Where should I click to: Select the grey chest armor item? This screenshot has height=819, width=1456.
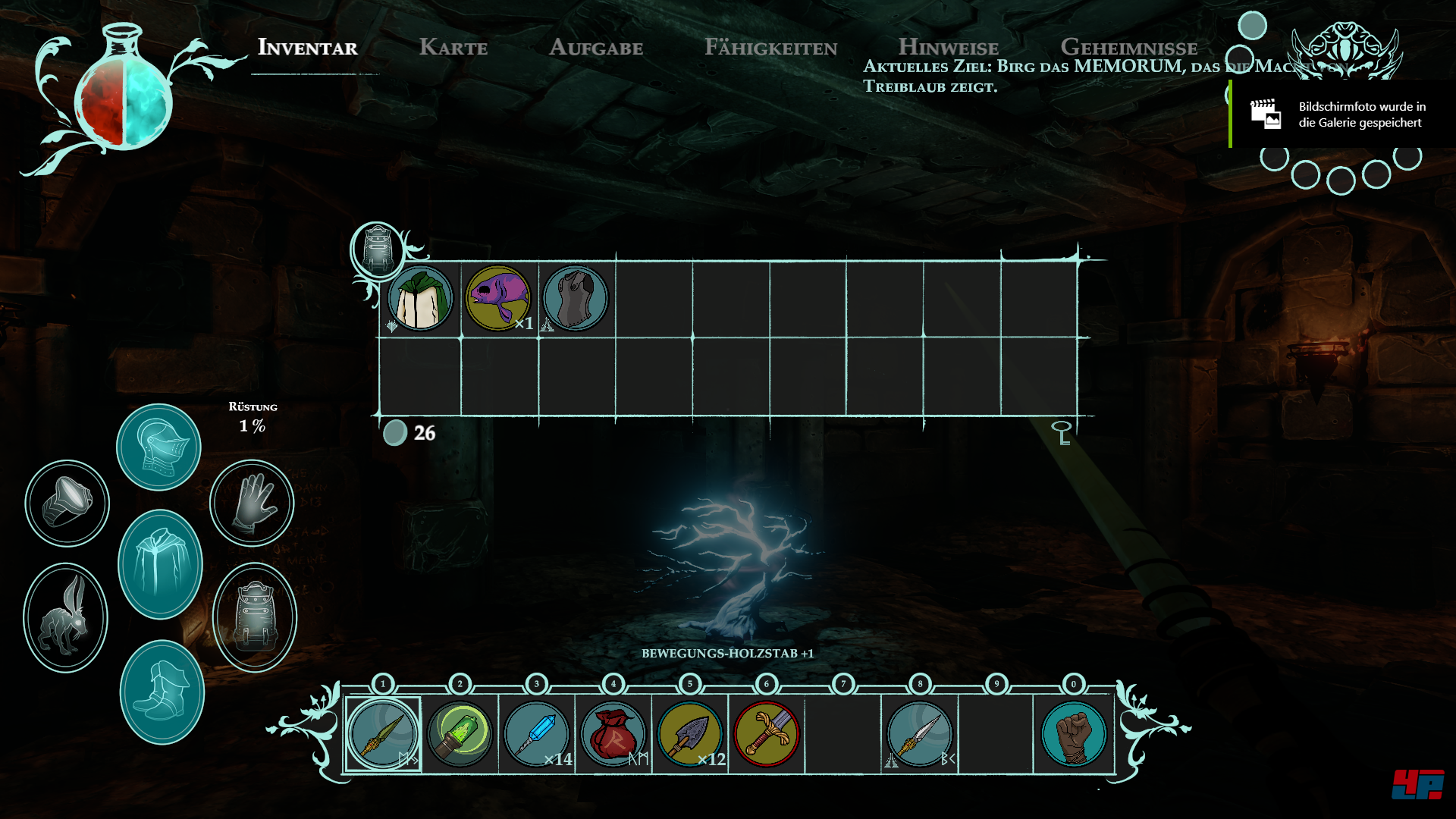(576, 298)
